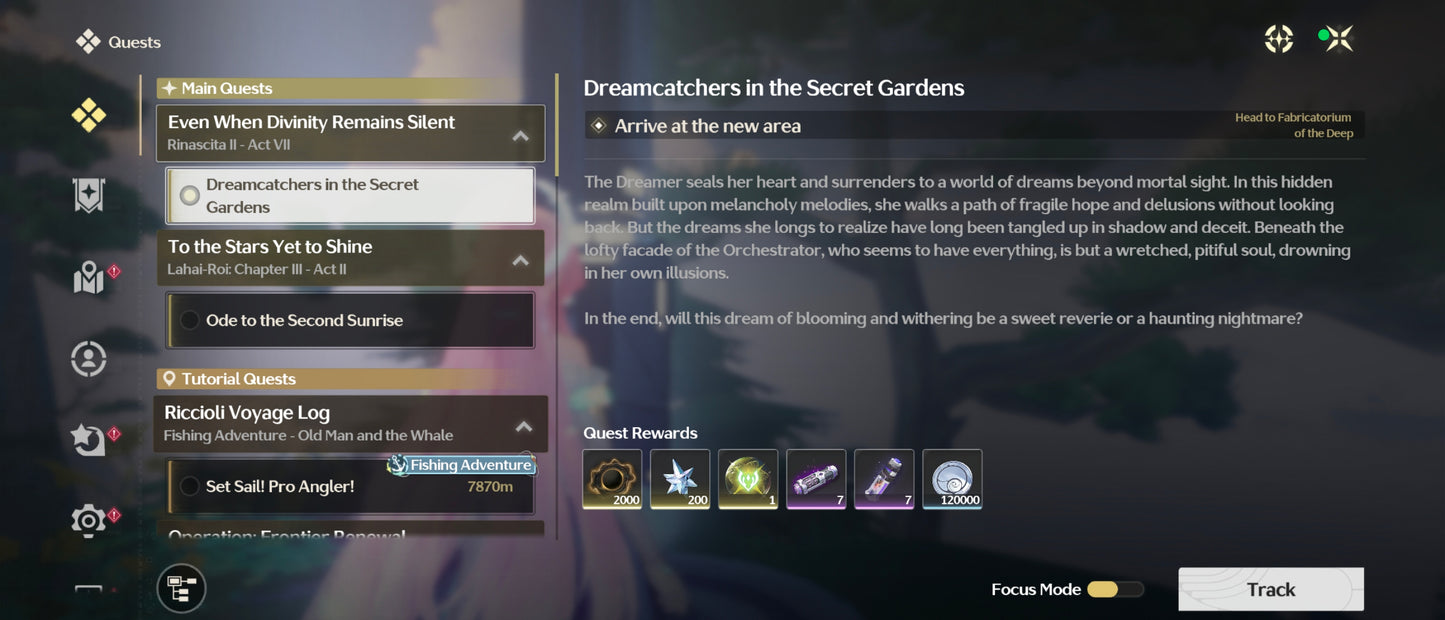
Task: Collapse the To the Stars Yet to Shine group
Action: click(520, 260)
